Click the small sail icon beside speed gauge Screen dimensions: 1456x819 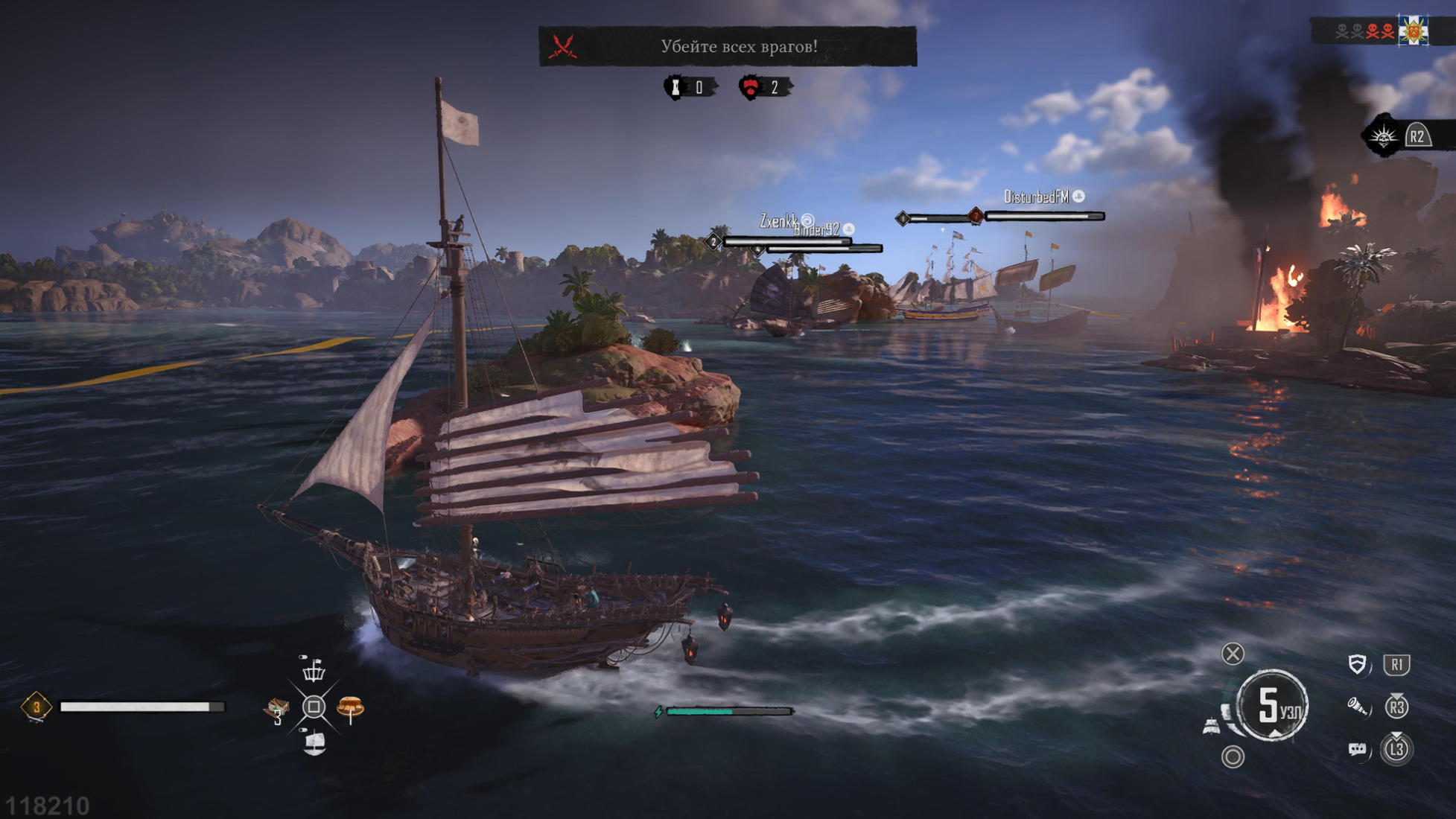[1212, 726]
